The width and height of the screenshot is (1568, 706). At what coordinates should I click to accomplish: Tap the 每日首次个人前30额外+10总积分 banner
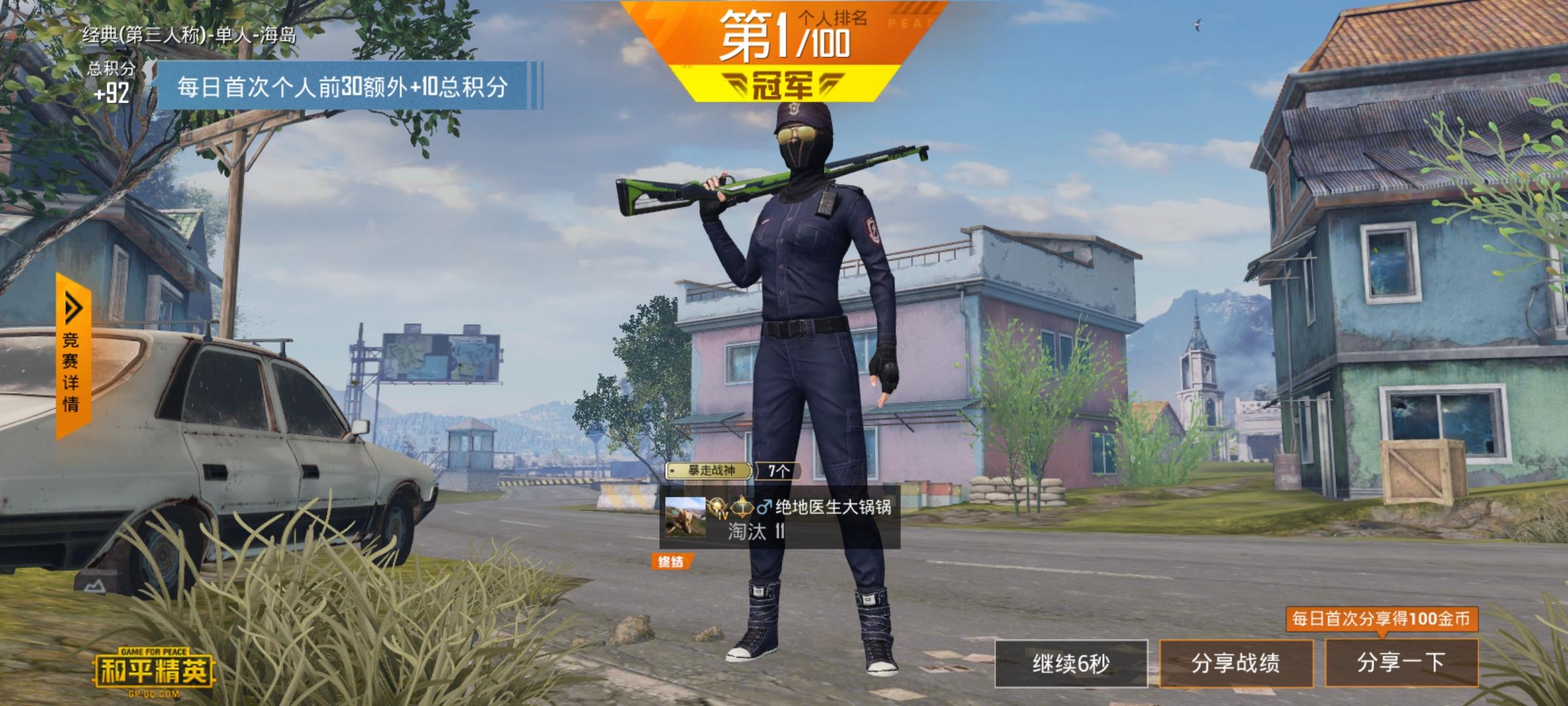coord(346,85)
